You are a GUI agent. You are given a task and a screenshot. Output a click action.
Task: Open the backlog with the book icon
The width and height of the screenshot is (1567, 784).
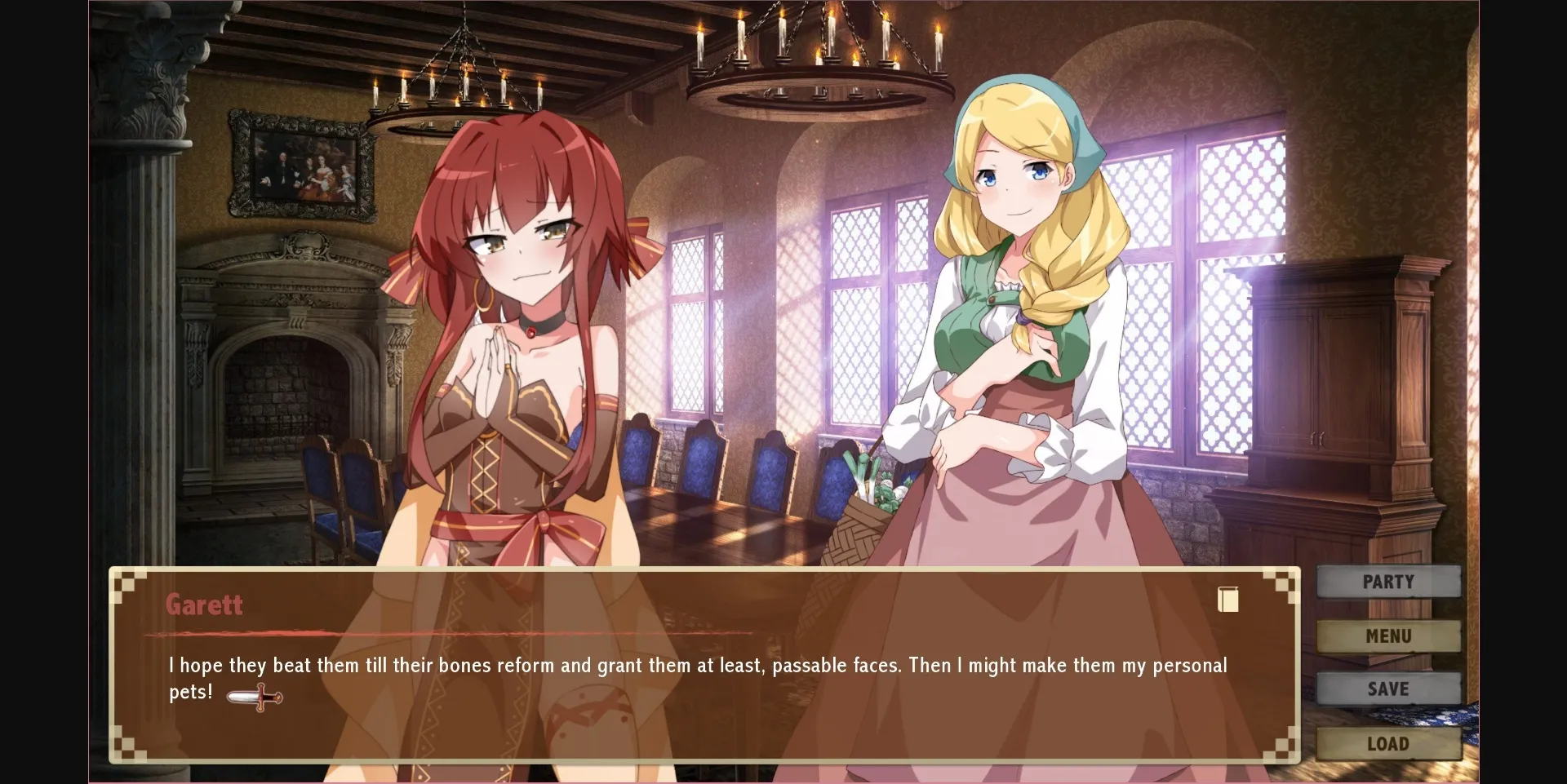tap(1227, 600)
